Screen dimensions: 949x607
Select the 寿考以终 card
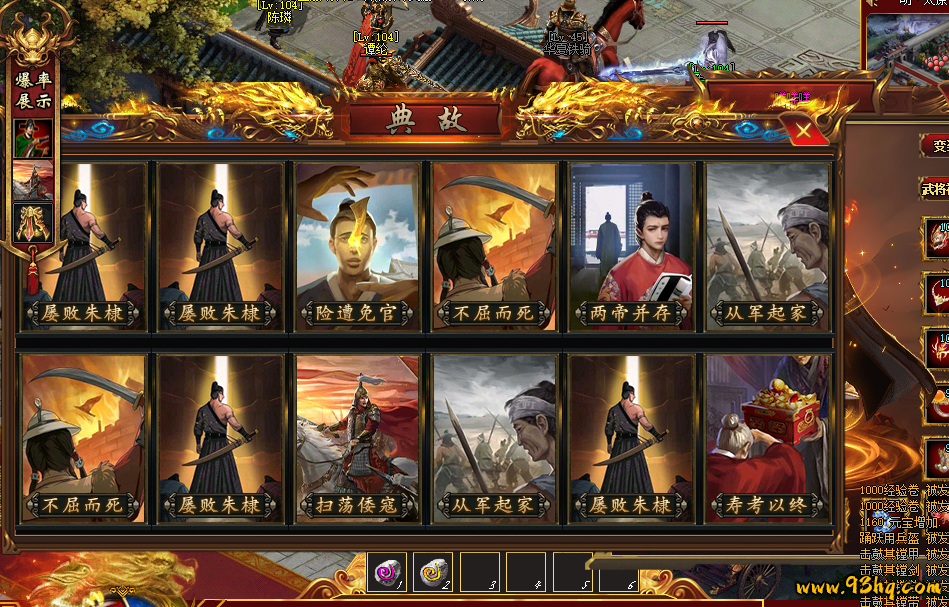pos(768,438)
